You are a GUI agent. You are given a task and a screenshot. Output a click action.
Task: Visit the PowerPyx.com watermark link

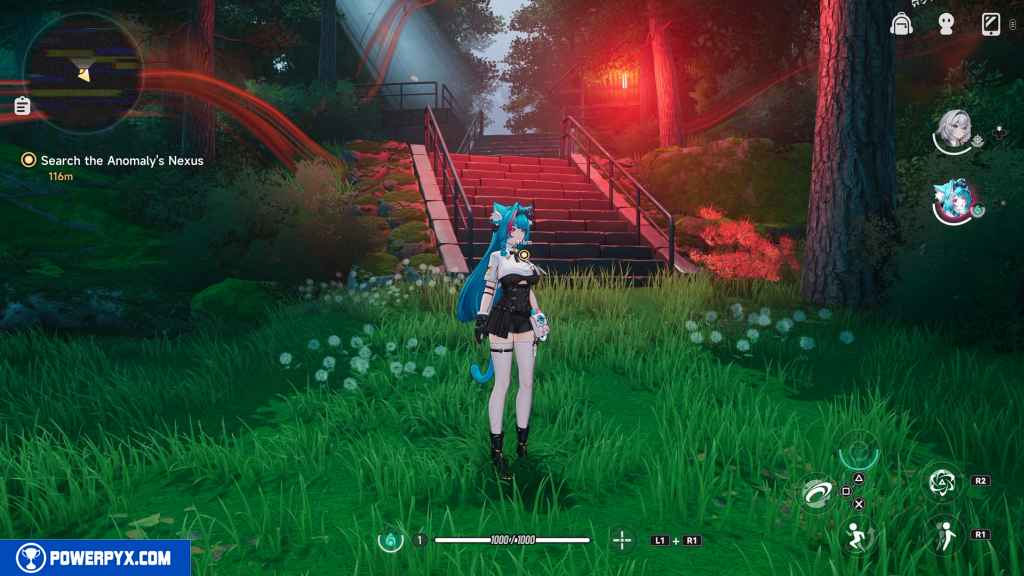coord(95,558)
